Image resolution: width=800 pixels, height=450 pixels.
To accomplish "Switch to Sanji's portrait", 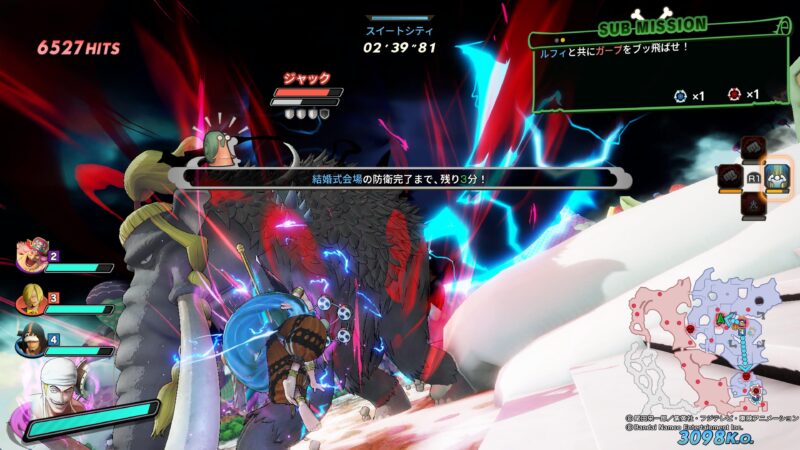I will coord(30,297).
